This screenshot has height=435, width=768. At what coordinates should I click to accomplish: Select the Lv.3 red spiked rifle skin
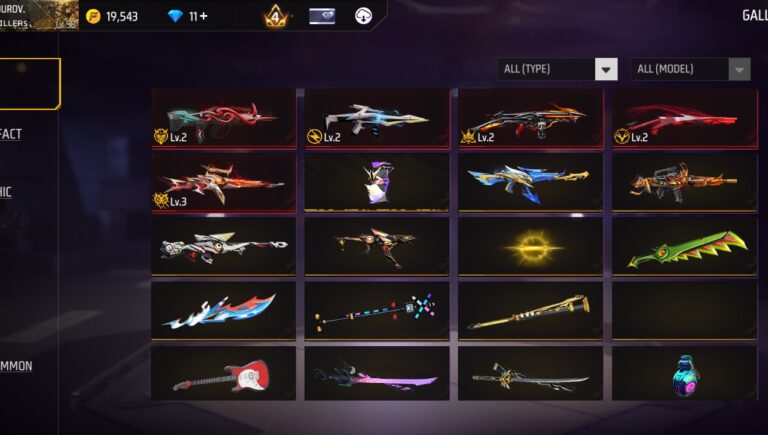(x=224, y=181)
